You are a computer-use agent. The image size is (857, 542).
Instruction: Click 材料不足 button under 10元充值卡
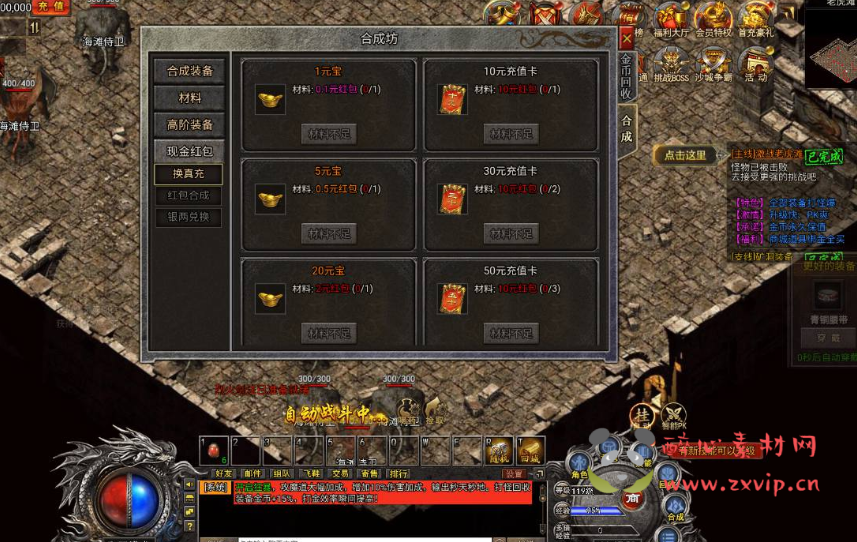pos(511,134)
